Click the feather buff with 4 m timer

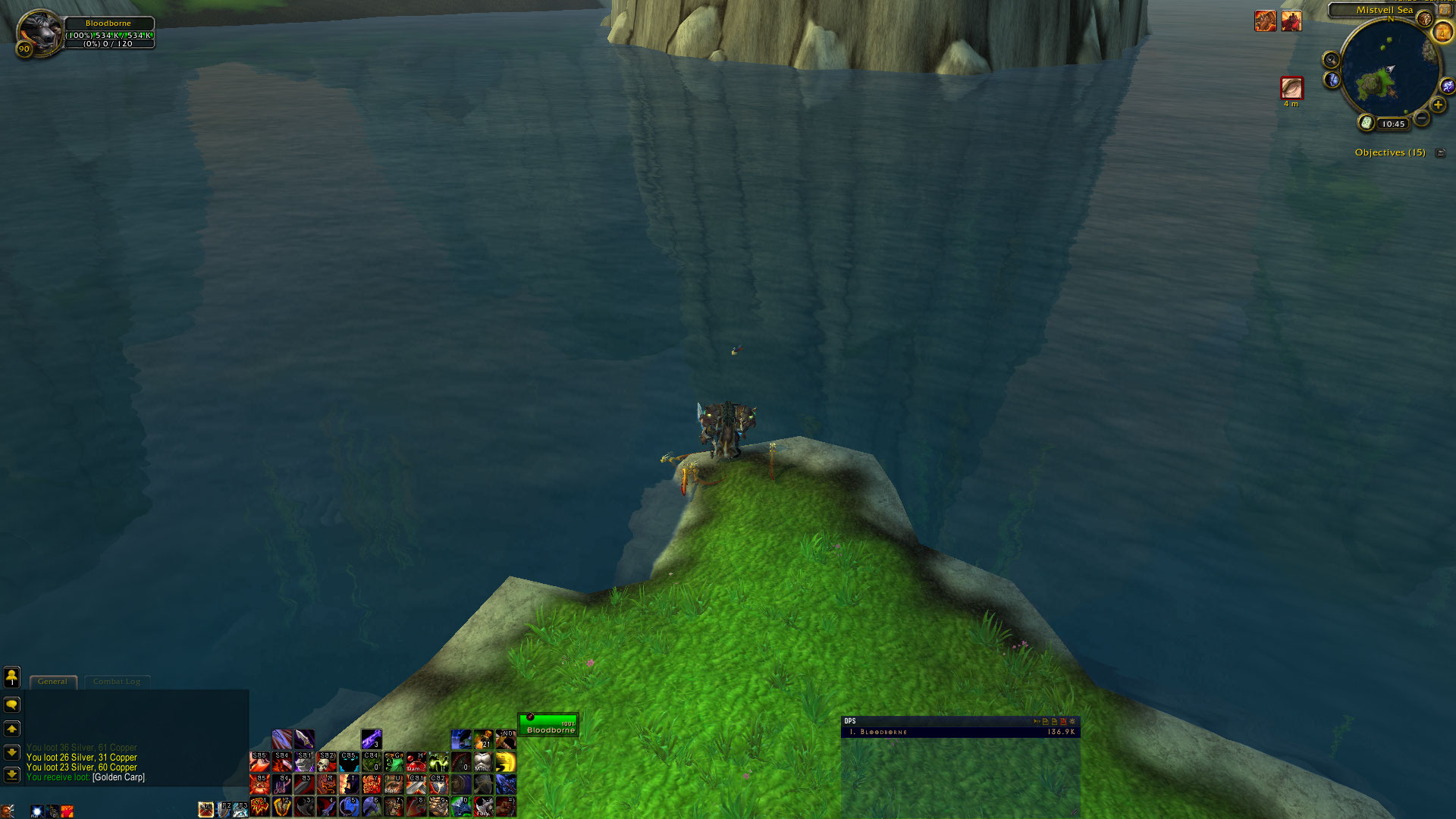(x=1291, y=88)
